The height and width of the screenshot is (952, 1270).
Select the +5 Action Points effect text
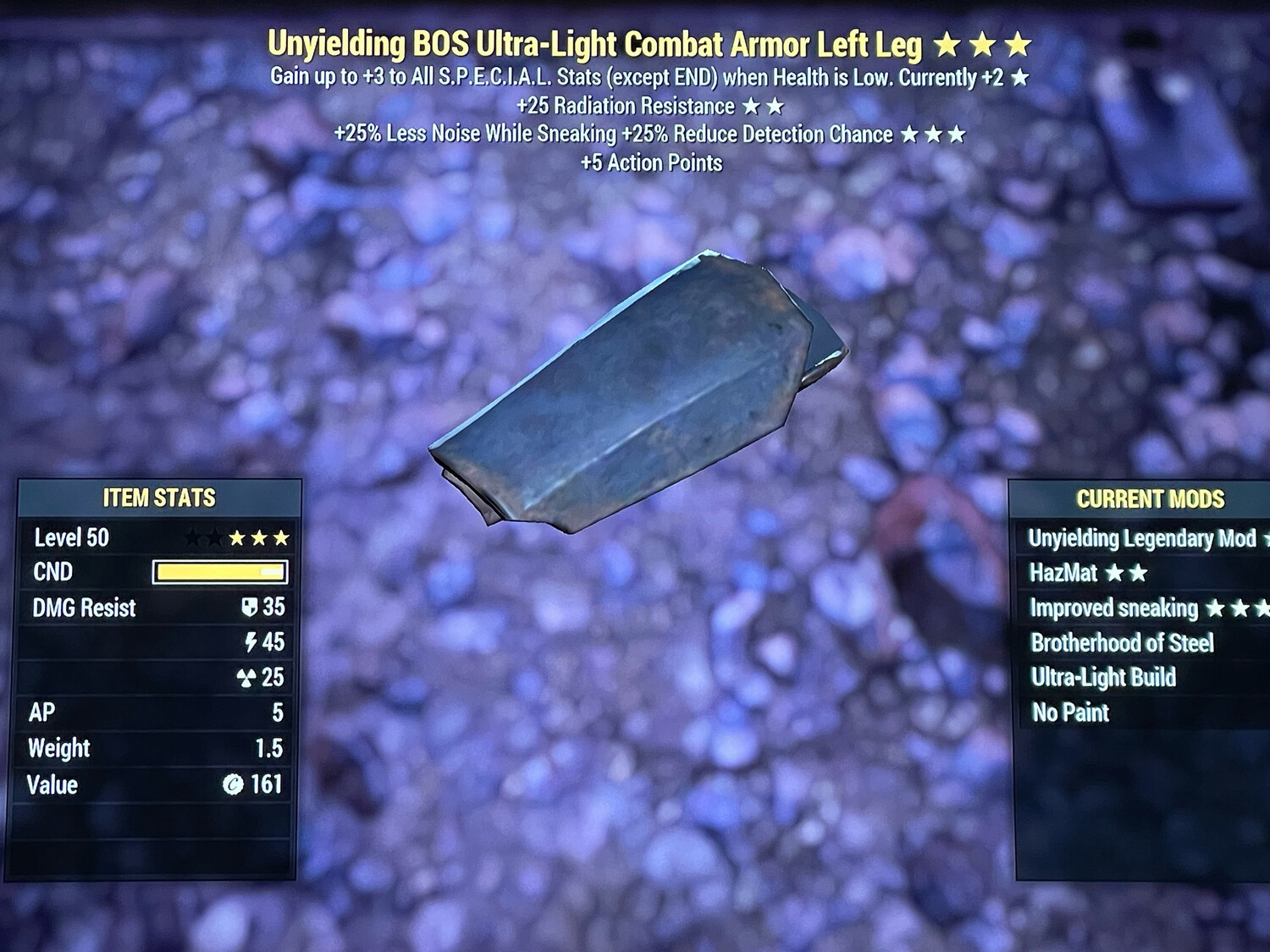click(652, 163)
